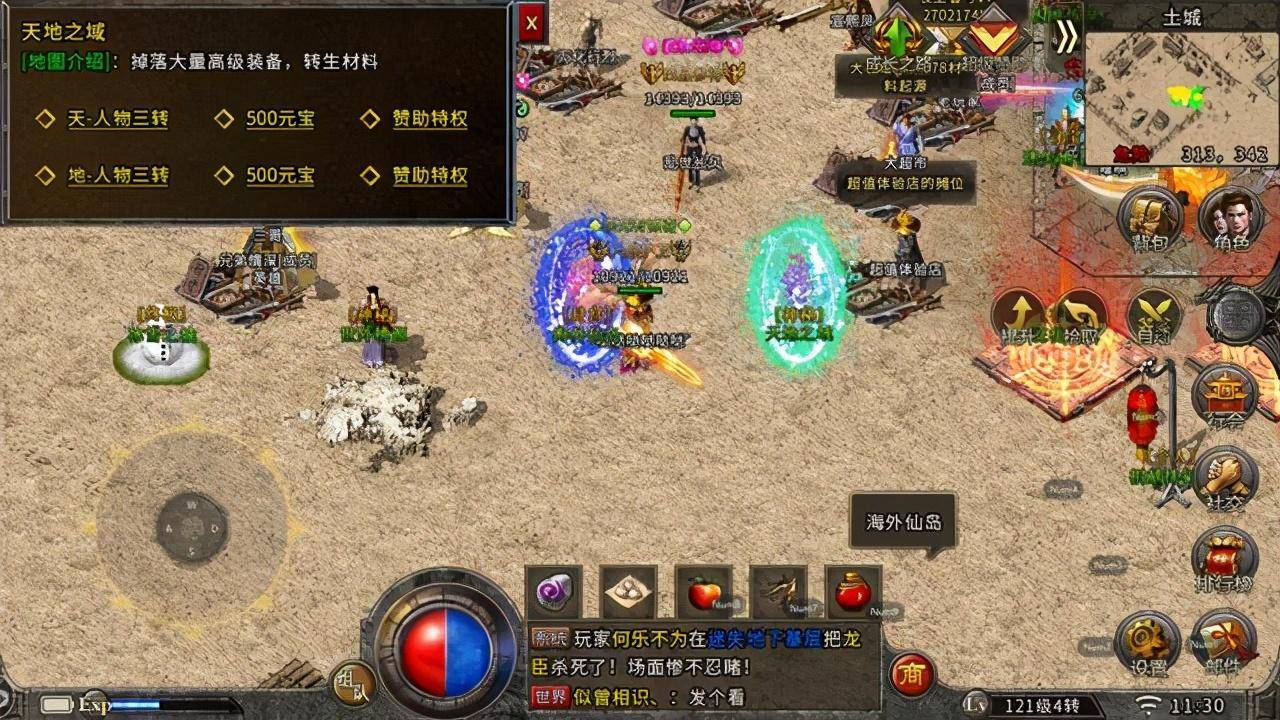Choose the 地-人物三转 entry option
The image size is (1280, 720).
click(117, 176)
